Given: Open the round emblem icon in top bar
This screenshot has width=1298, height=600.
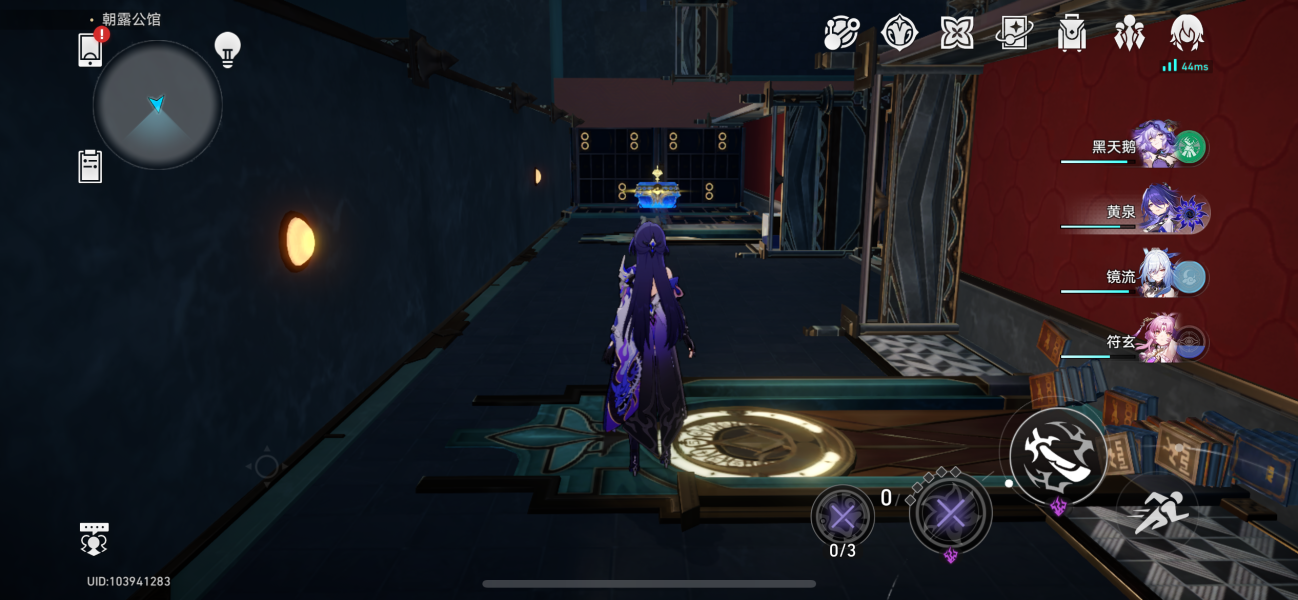Looking at the screenshot, I should click(900, 34).
